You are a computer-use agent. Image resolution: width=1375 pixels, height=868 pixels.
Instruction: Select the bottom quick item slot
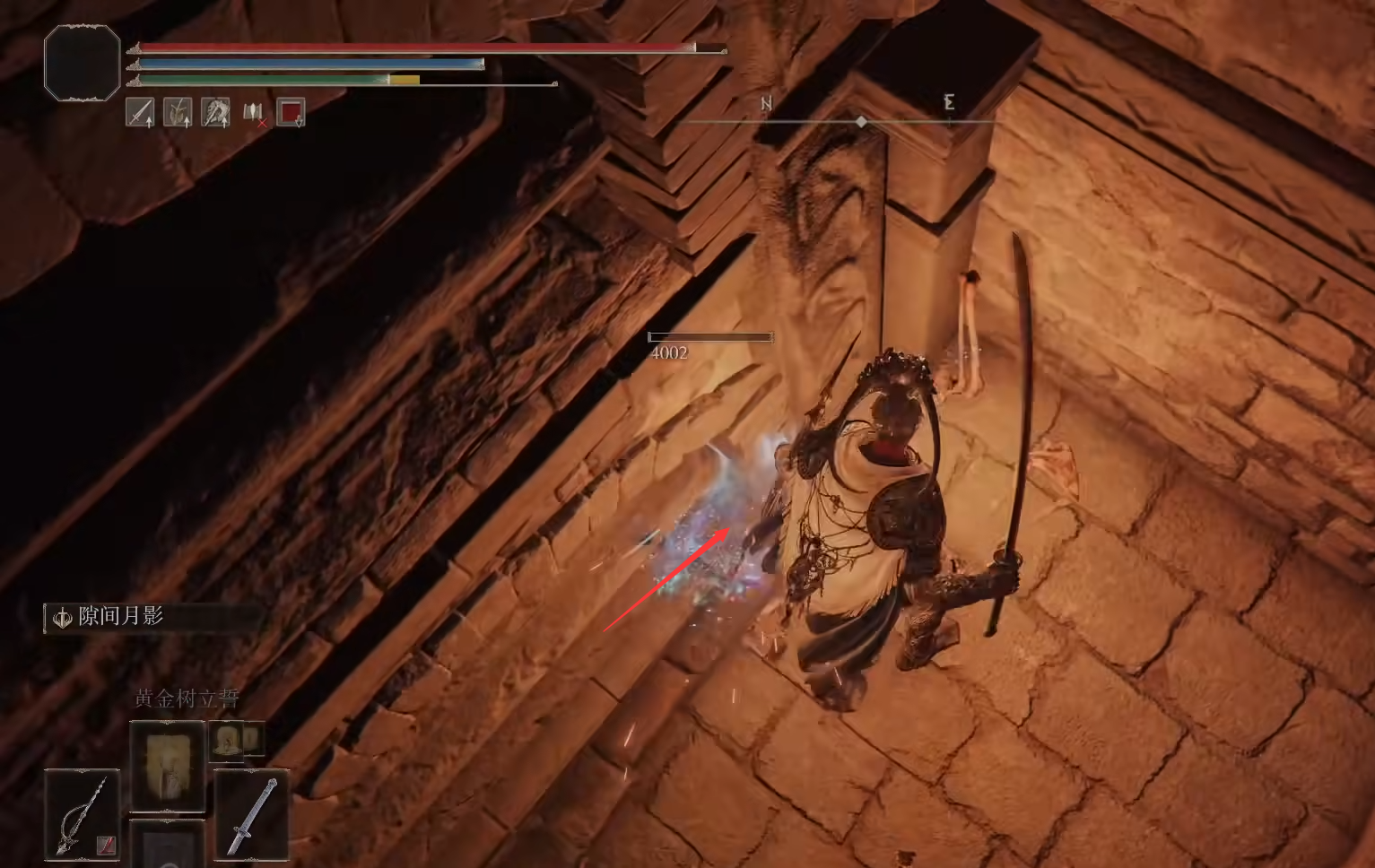pyautogui.click(x=168, y=846)
